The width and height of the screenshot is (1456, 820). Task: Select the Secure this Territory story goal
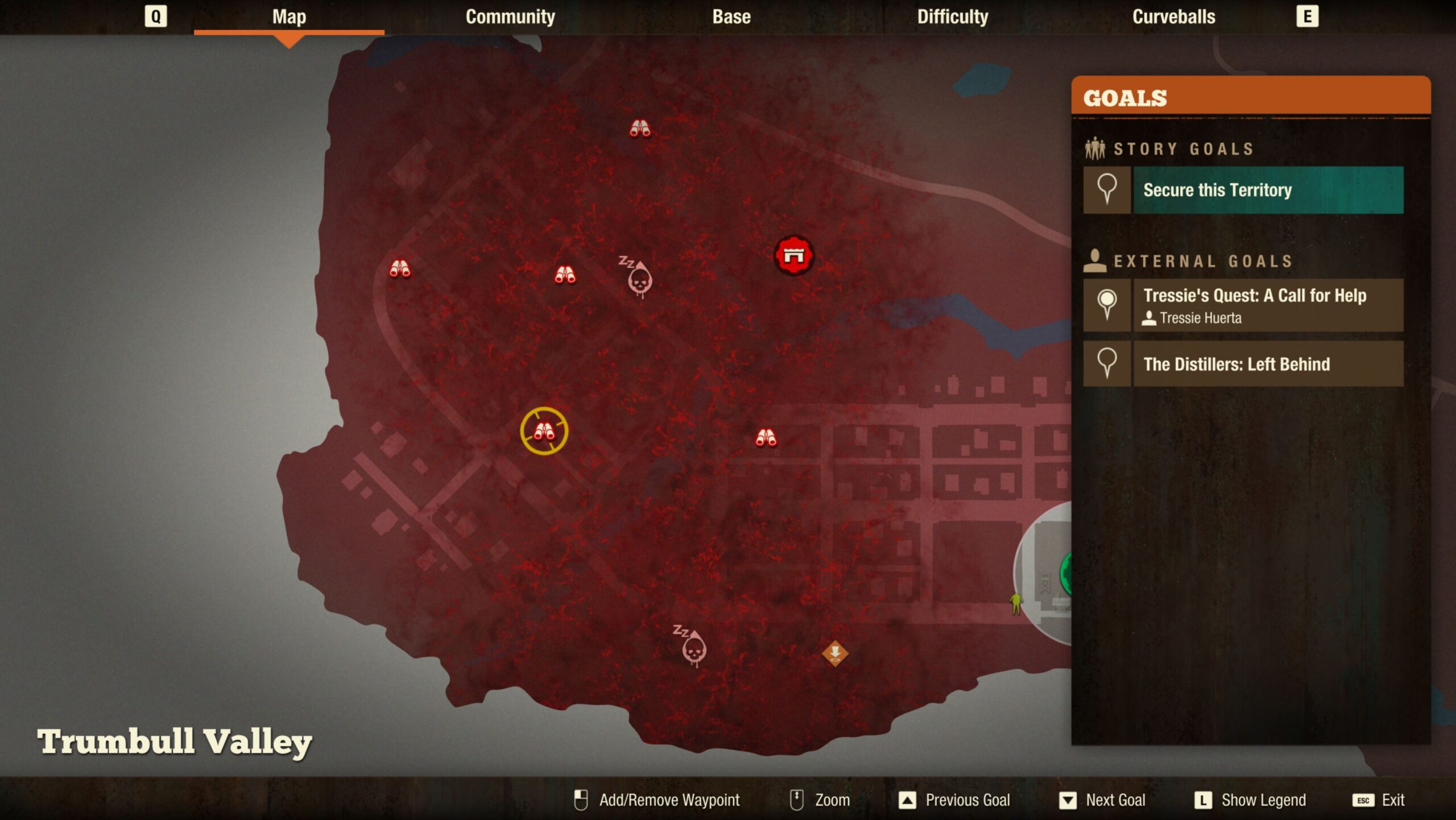click(x=1268, y=190)
